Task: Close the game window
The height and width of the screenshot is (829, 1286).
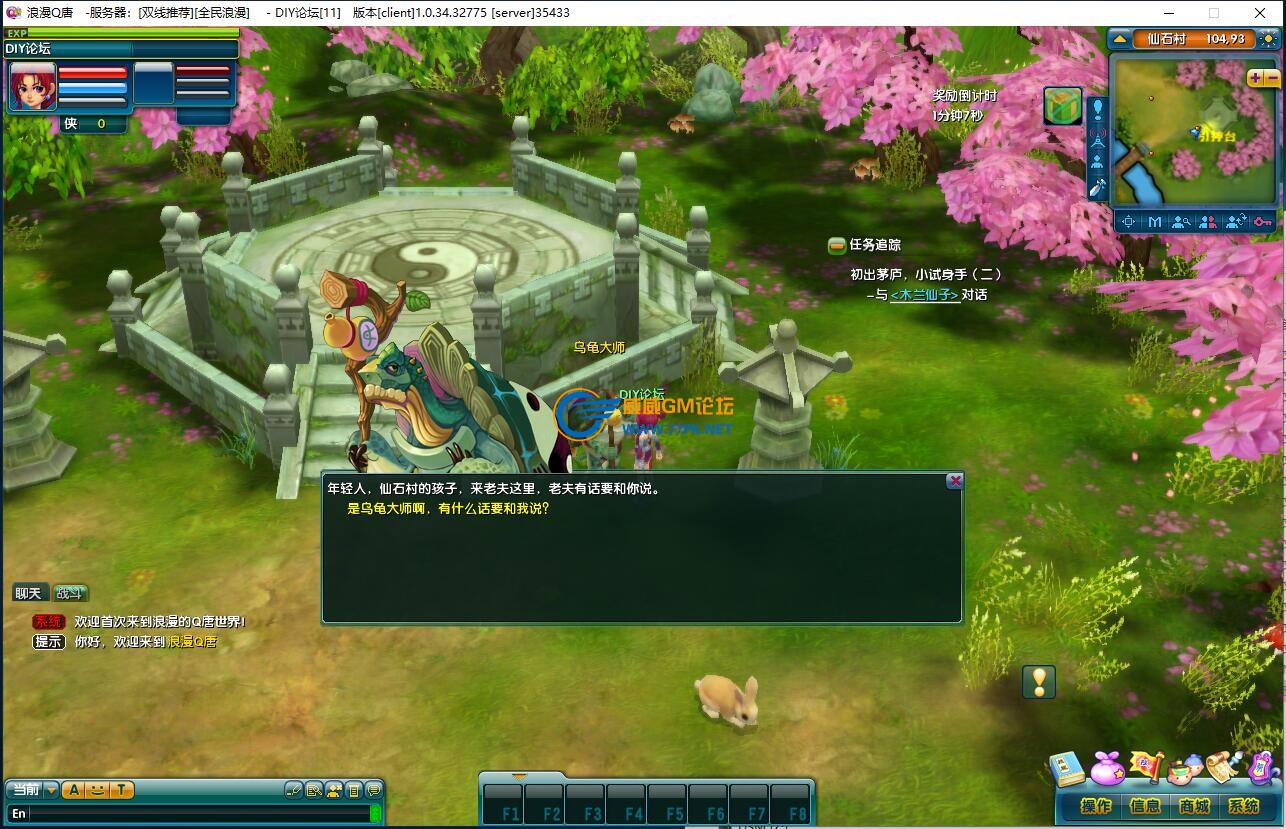Action: 1259,13
